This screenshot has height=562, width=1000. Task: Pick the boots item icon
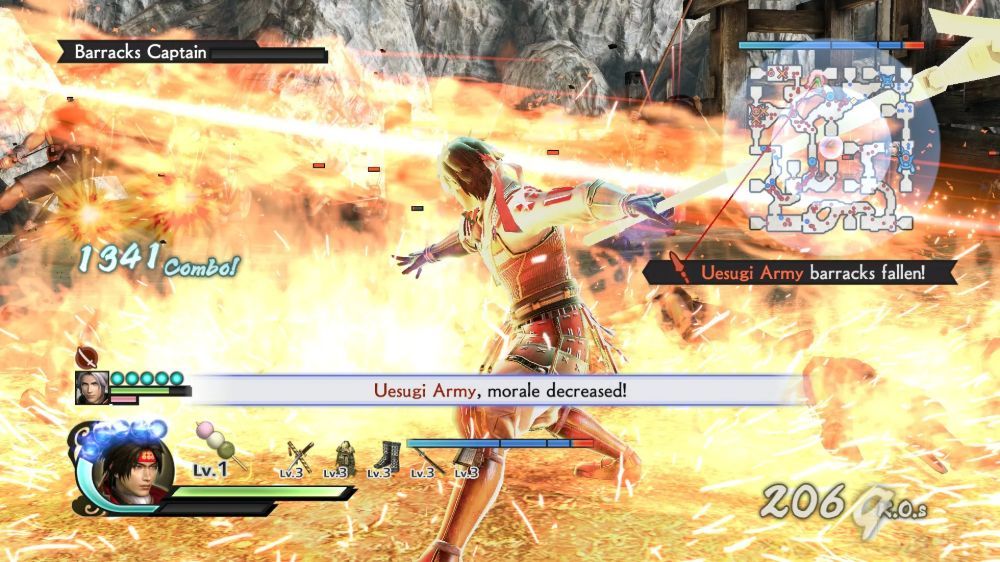[386, 456]
